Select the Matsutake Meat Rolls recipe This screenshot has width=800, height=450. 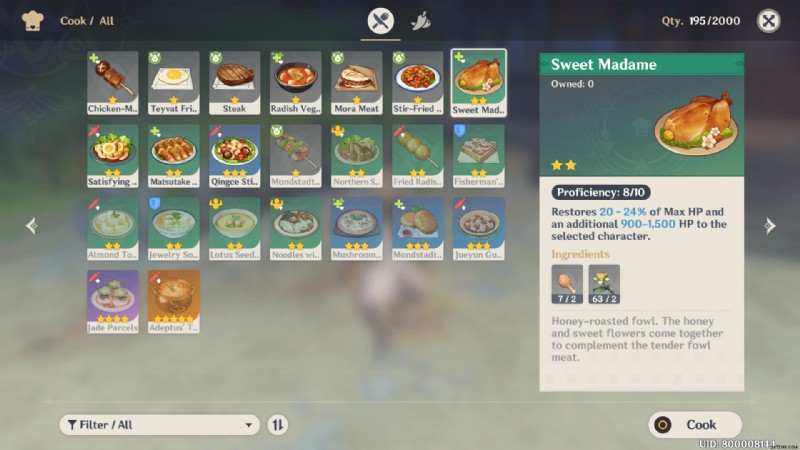(x=174, y=156)
